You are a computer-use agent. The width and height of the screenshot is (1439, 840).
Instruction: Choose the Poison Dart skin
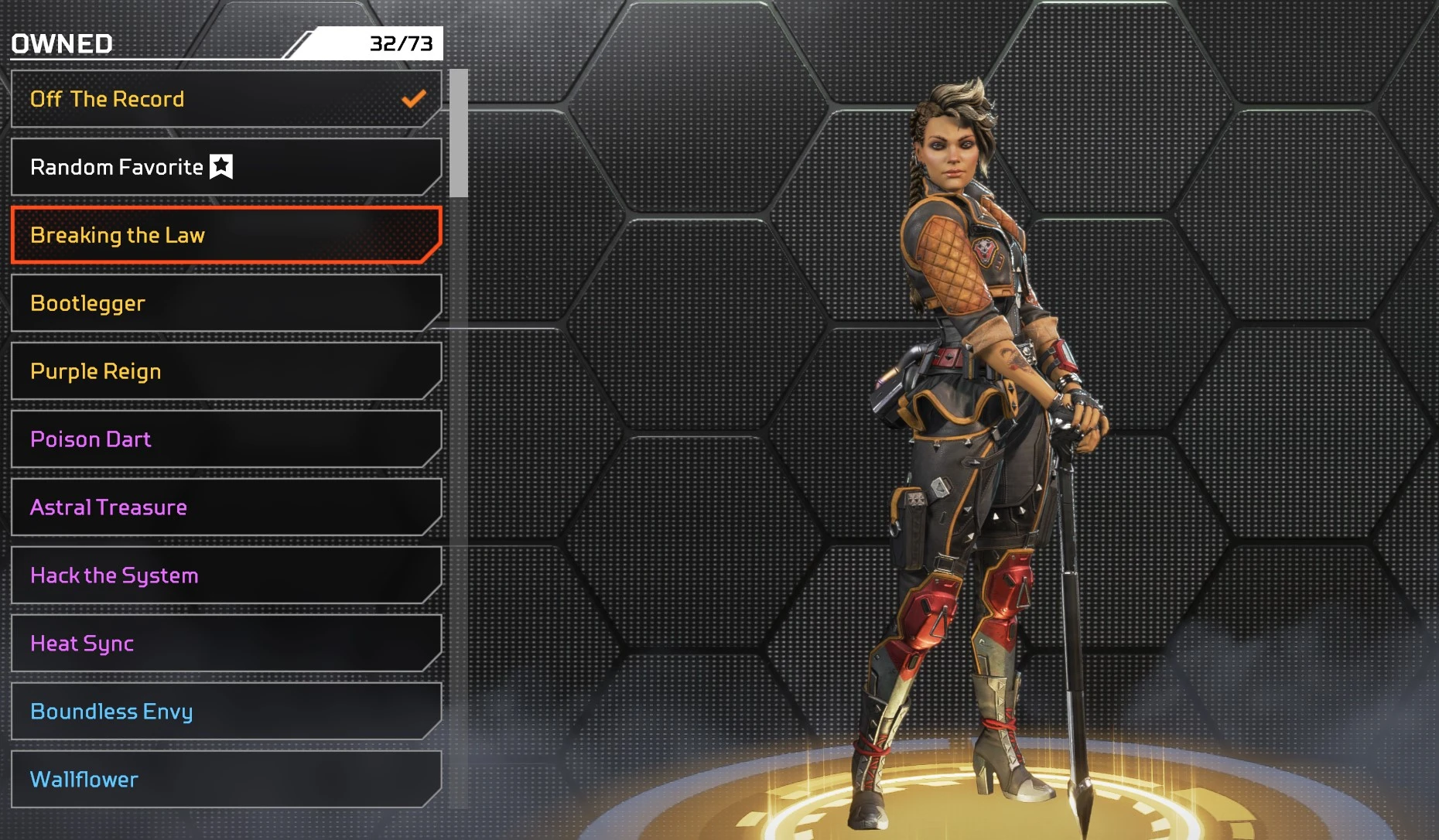pyautogui.click(x=226, y=439)
